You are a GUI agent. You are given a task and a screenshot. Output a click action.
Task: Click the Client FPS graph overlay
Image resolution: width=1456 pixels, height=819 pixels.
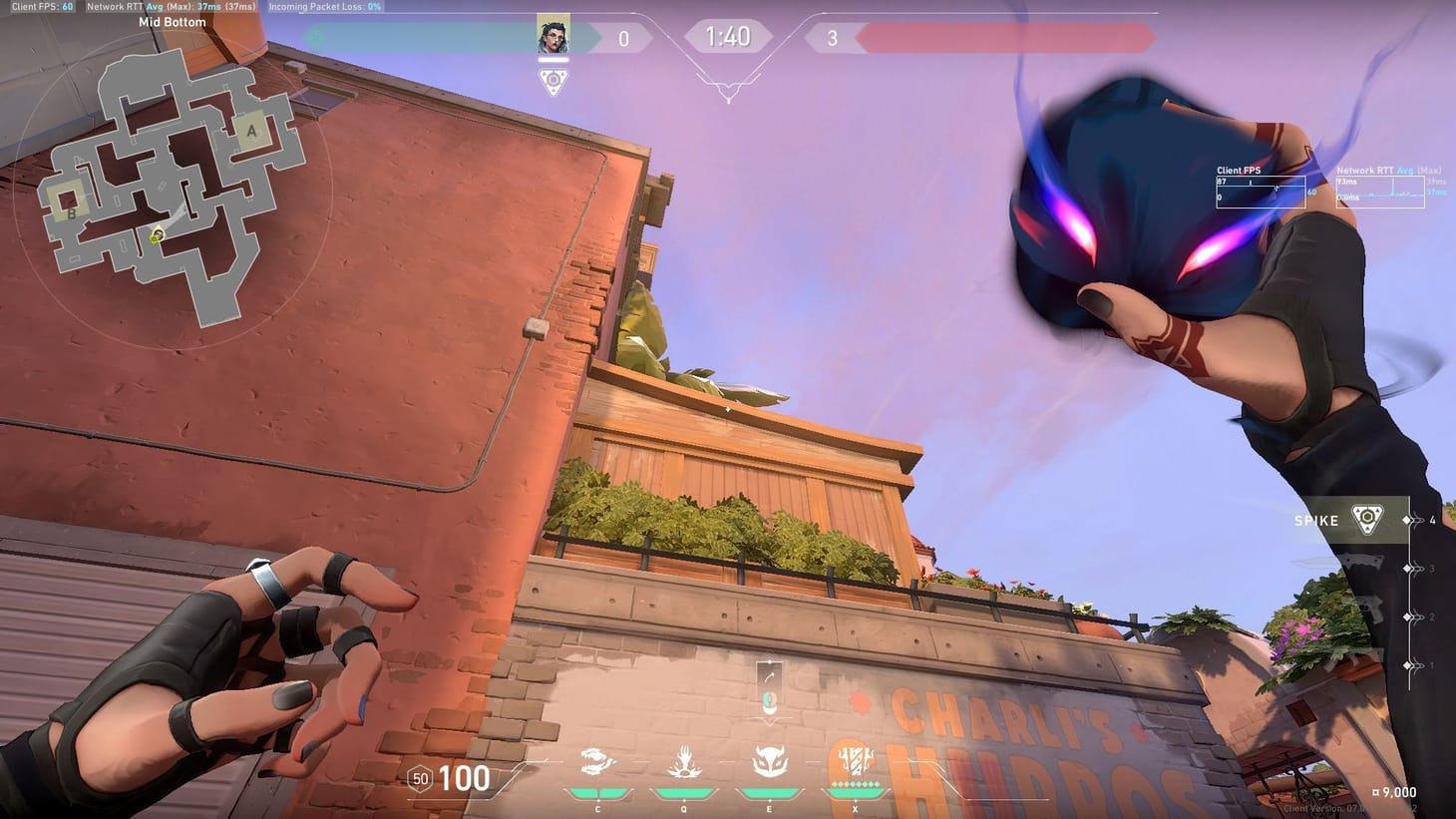[x=1261, y=190]
